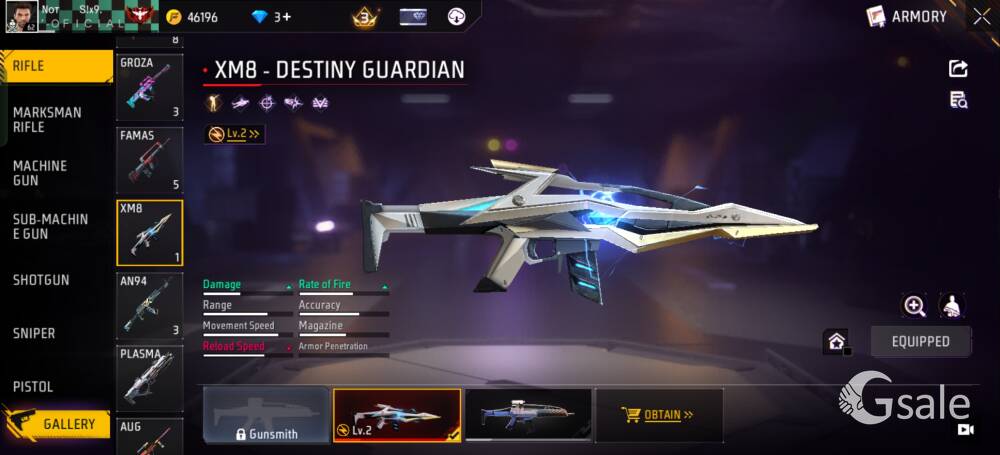This screenshot has height=455, width=1000.
Task: Zoom in on the weapon with magnifier icon
Action: 914,306
